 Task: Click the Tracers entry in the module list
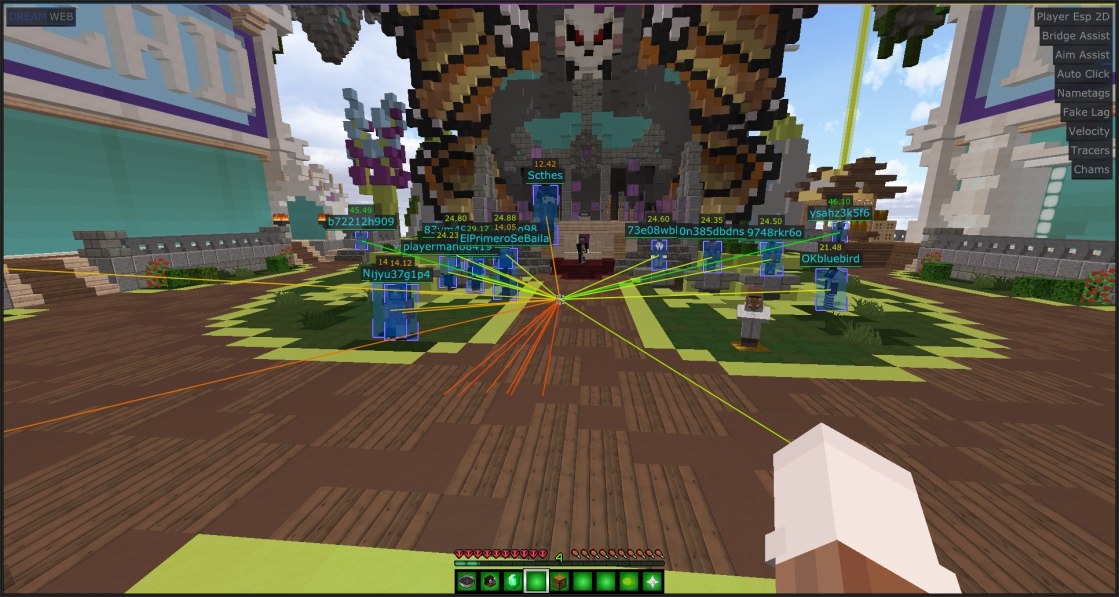coord(1089,150)
